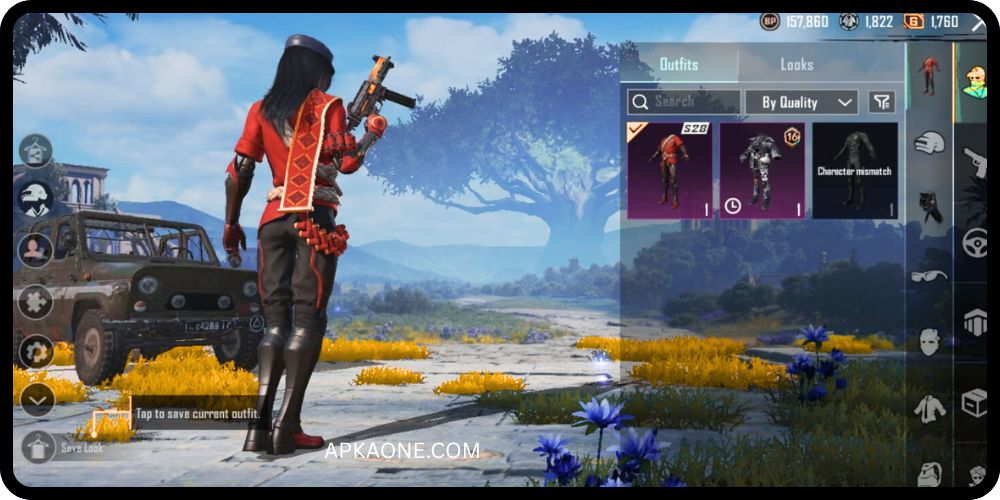Screen dimensions: 1000x500
Task: Click the outfit Search field
Action: pos(684,102)
